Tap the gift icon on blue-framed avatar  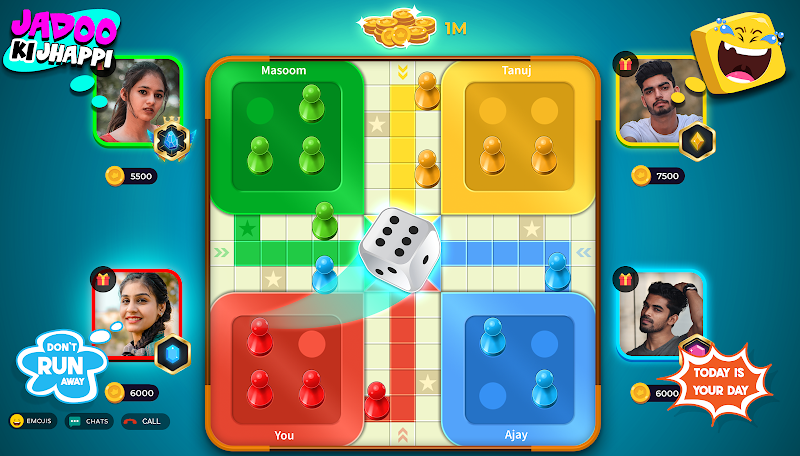tap(627, 279)
